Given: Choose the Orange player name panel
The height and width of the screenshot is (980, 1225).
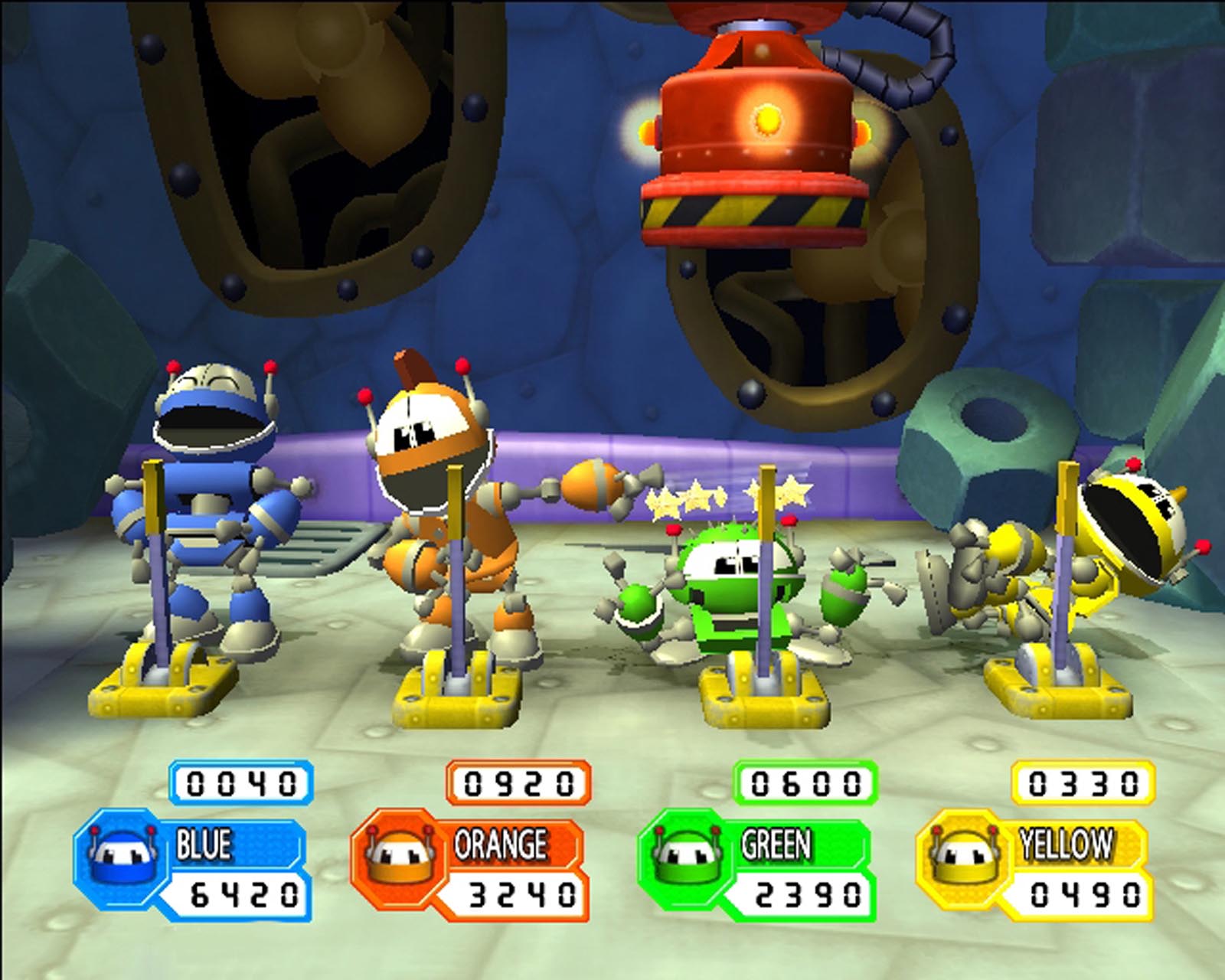Looking at the screenshot, I should pyautogui.click(x=501, y=844).
